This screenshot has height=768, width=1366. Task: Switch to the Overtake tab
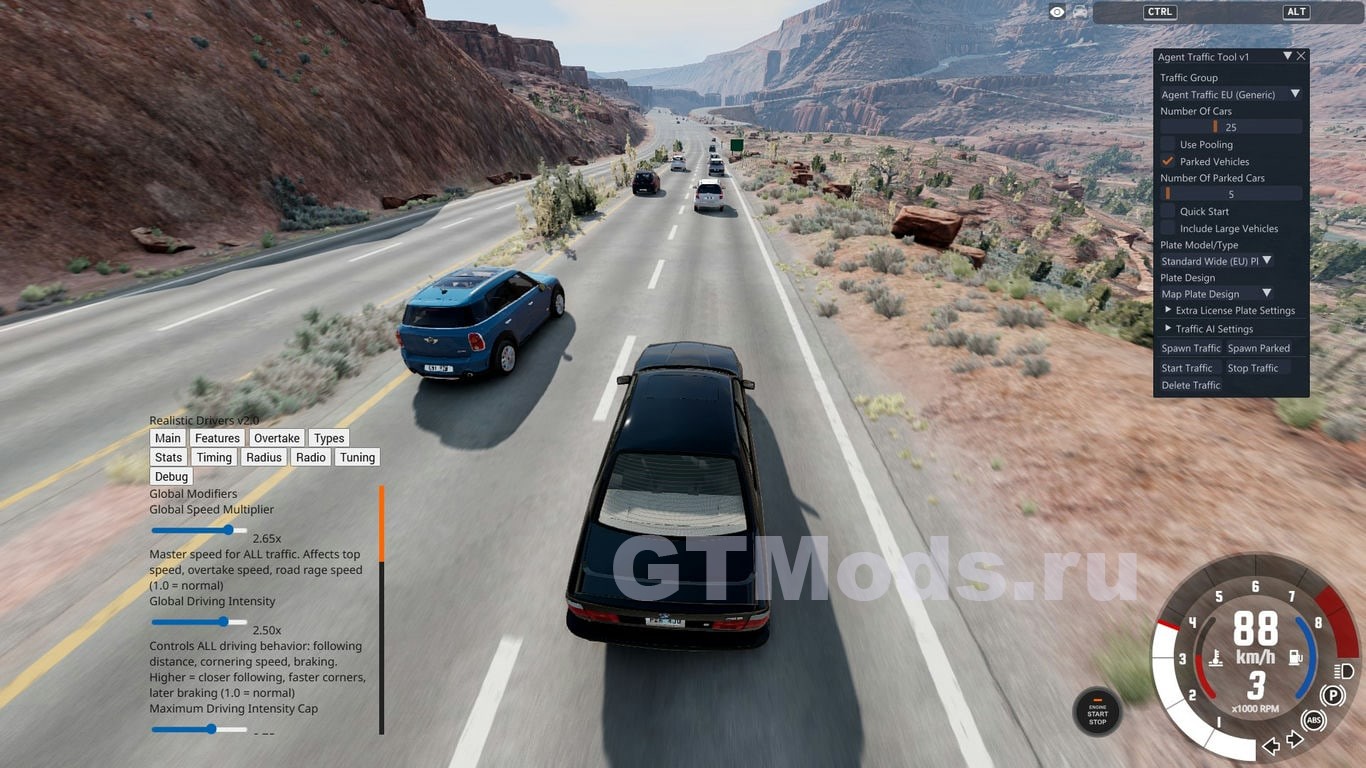276,438
